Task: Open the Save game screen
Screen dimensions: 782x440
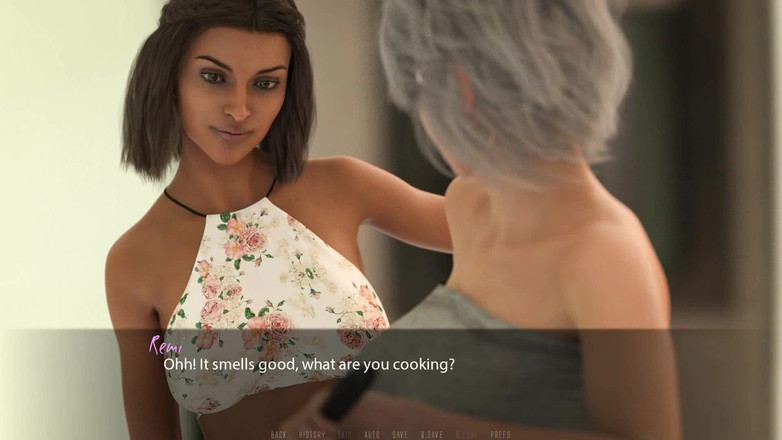Action: pyautogui.click(x=400, y=434)
